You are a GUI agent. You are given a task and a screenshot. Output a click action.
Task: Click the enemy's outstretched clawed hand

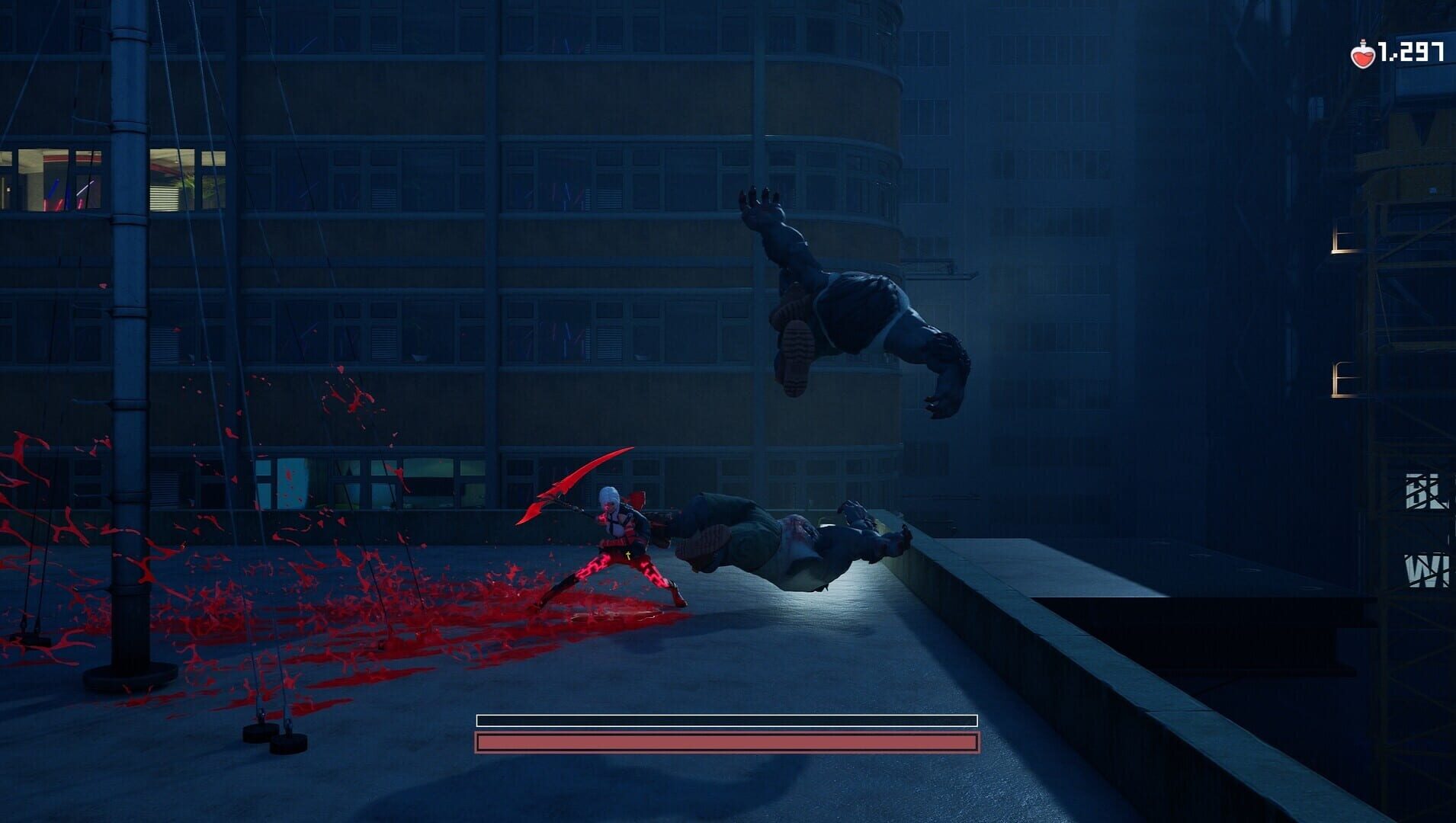point(758,206)
